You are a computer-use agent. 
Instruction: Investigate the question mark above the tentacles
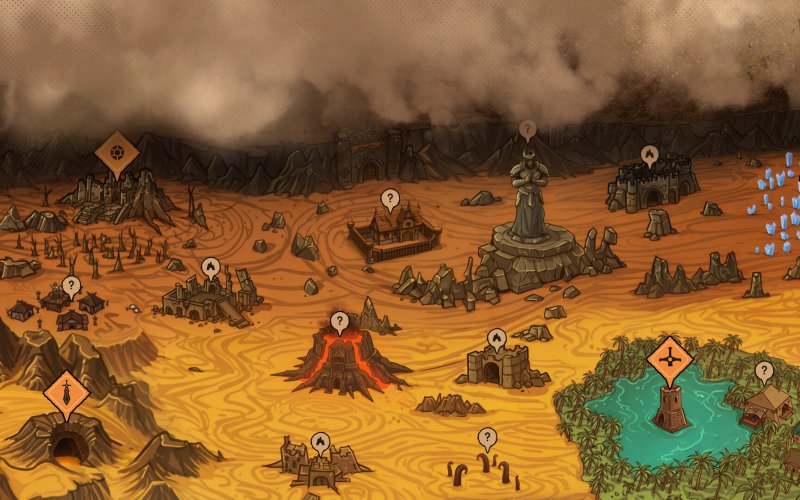(487, 436)
